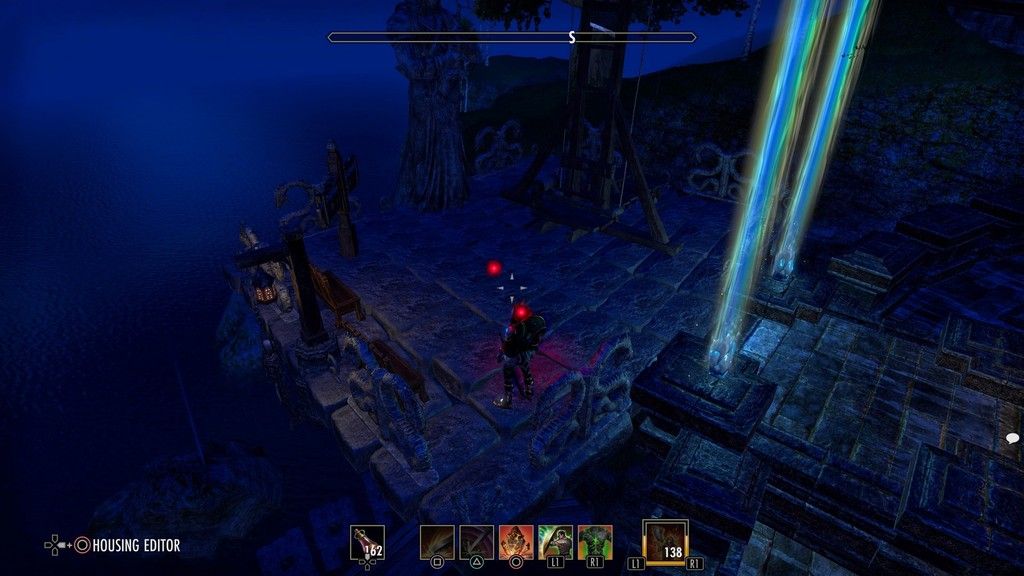
Task: Activate the dimmed crossed-streaks skill
Action: click(476, 542)
